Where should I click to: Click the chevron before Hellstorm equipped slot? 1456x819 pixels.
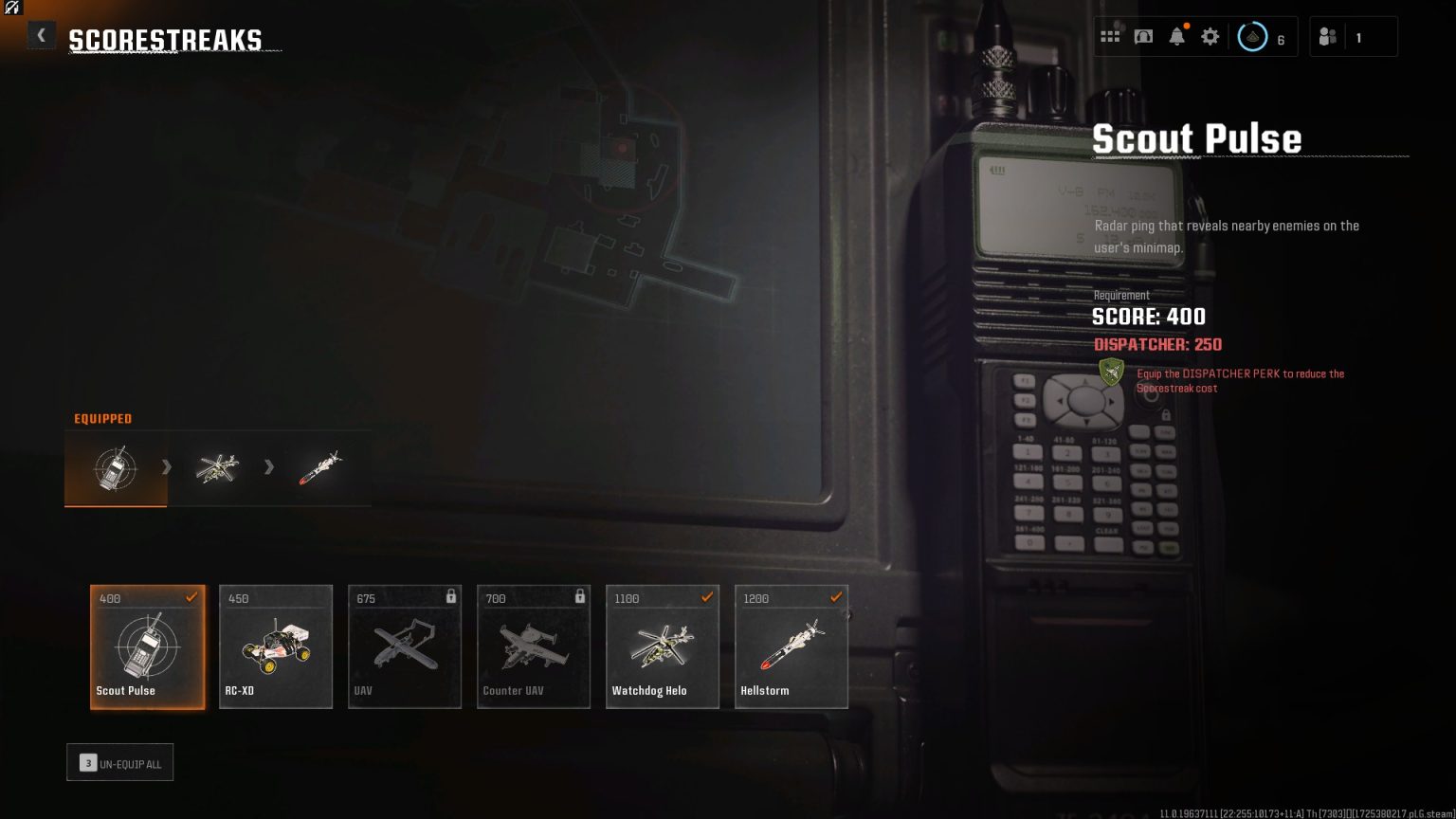tap(269, 466)
